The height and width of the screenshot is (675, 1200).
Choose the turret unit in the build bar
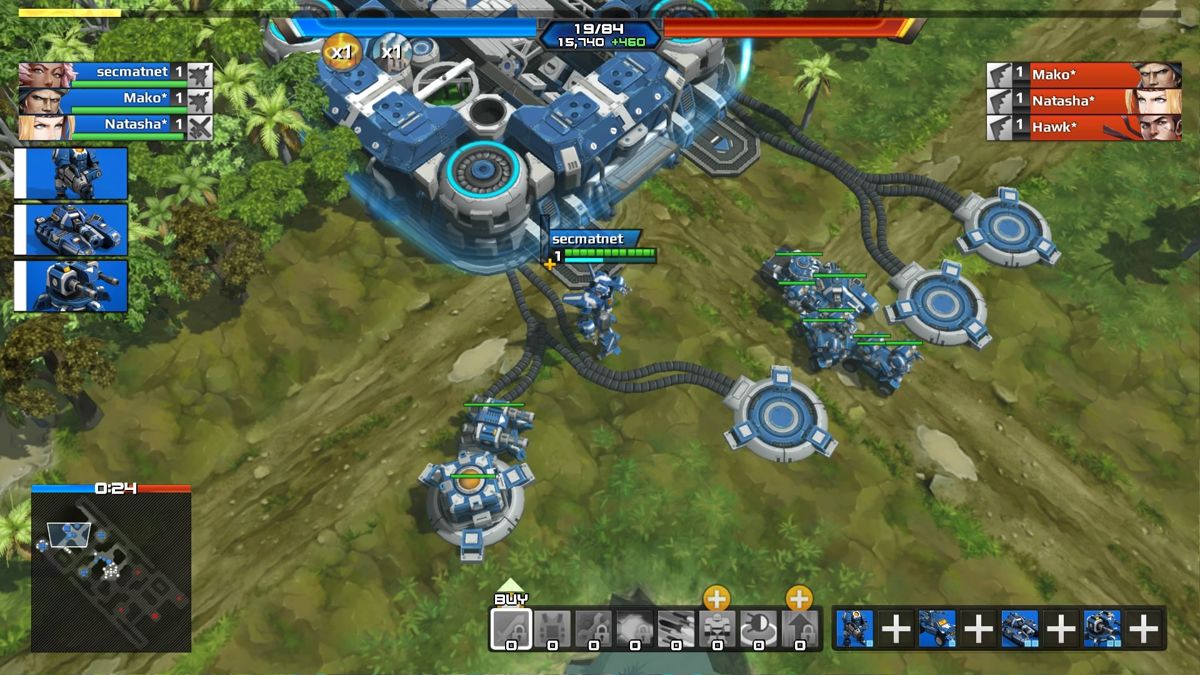(x=1102, y=628)
